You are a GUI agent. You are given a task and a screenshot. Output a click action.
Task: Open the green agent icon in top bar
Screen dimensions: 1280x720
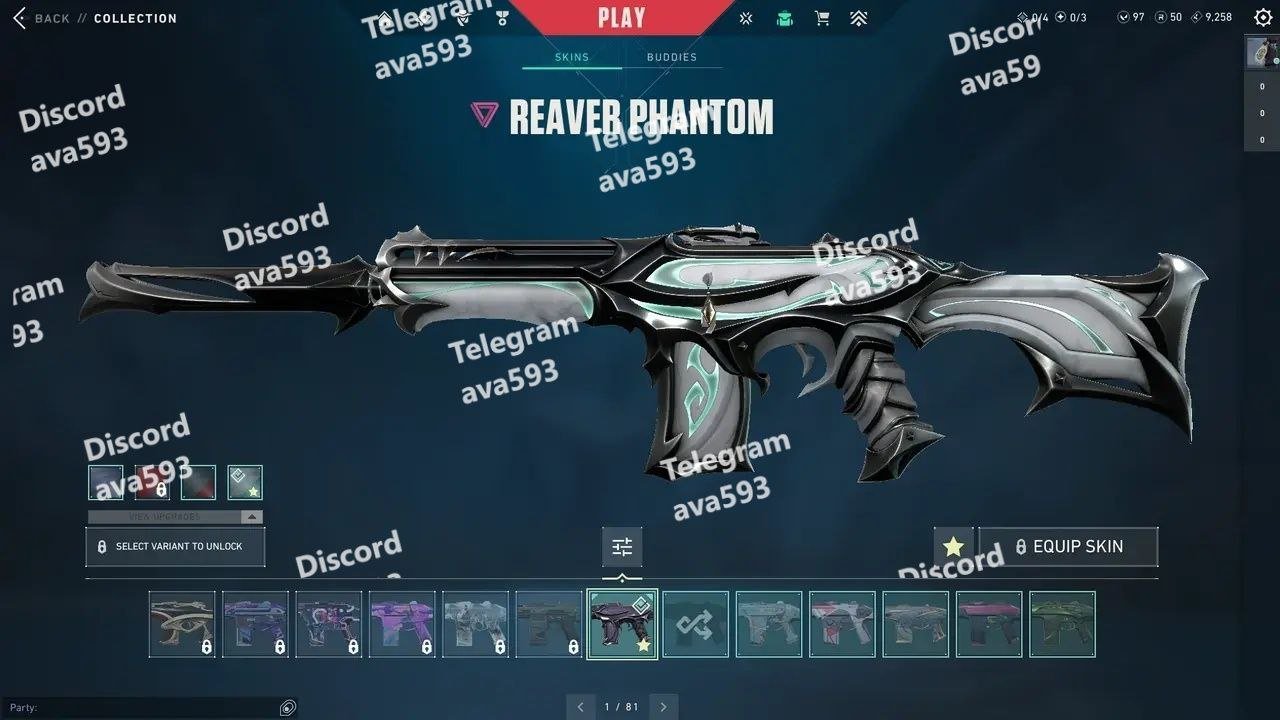[785, 18]
